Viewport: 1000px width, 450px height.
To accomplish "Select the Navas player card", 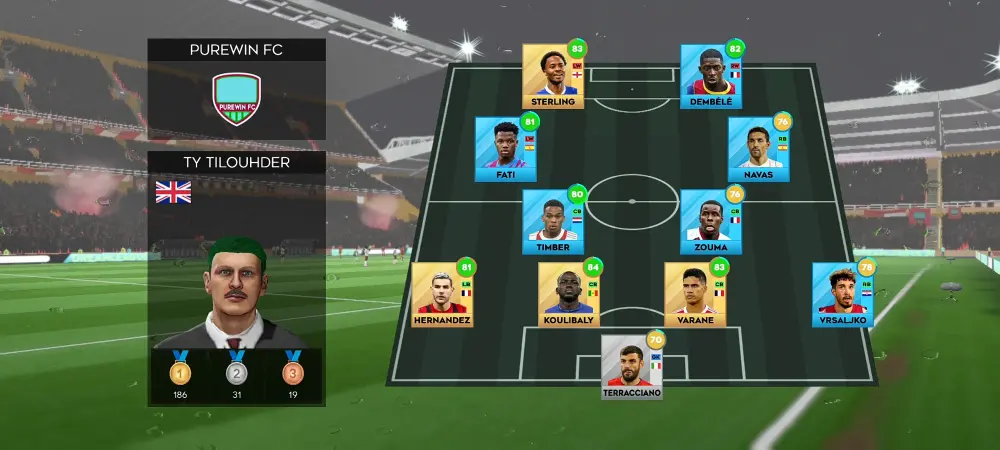I will coord(759,149).
